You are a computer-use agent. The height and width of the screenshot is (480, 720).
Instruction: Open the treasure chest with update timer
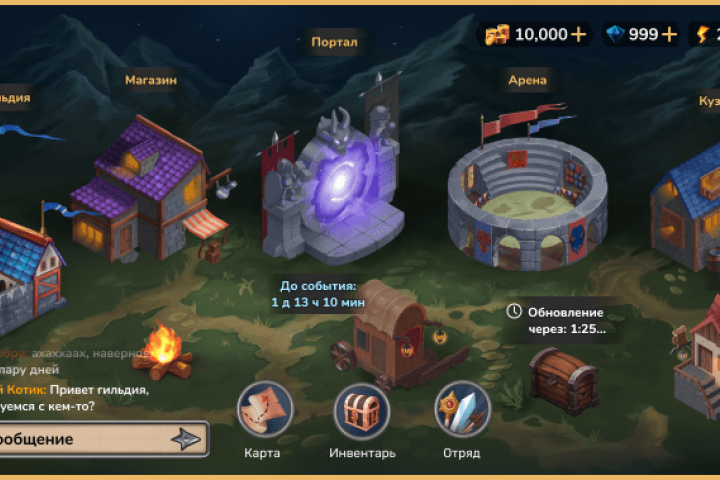pos(562,378)
